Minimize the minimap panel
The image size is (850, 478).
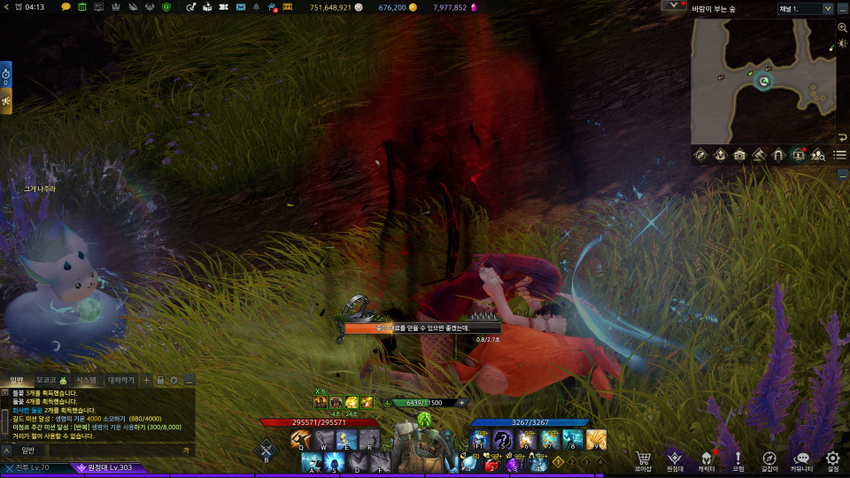843,173
